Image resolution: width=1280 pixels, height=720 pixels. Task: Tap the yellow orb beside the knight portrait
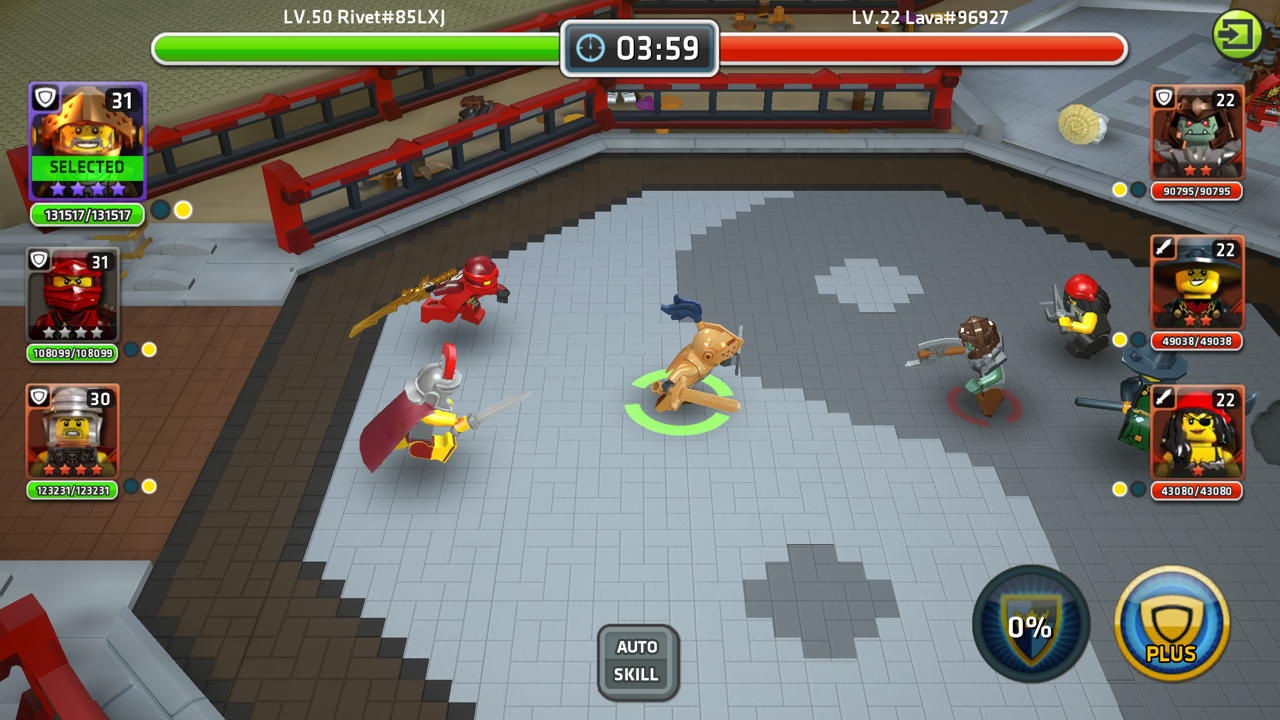(x=150, y=486)
